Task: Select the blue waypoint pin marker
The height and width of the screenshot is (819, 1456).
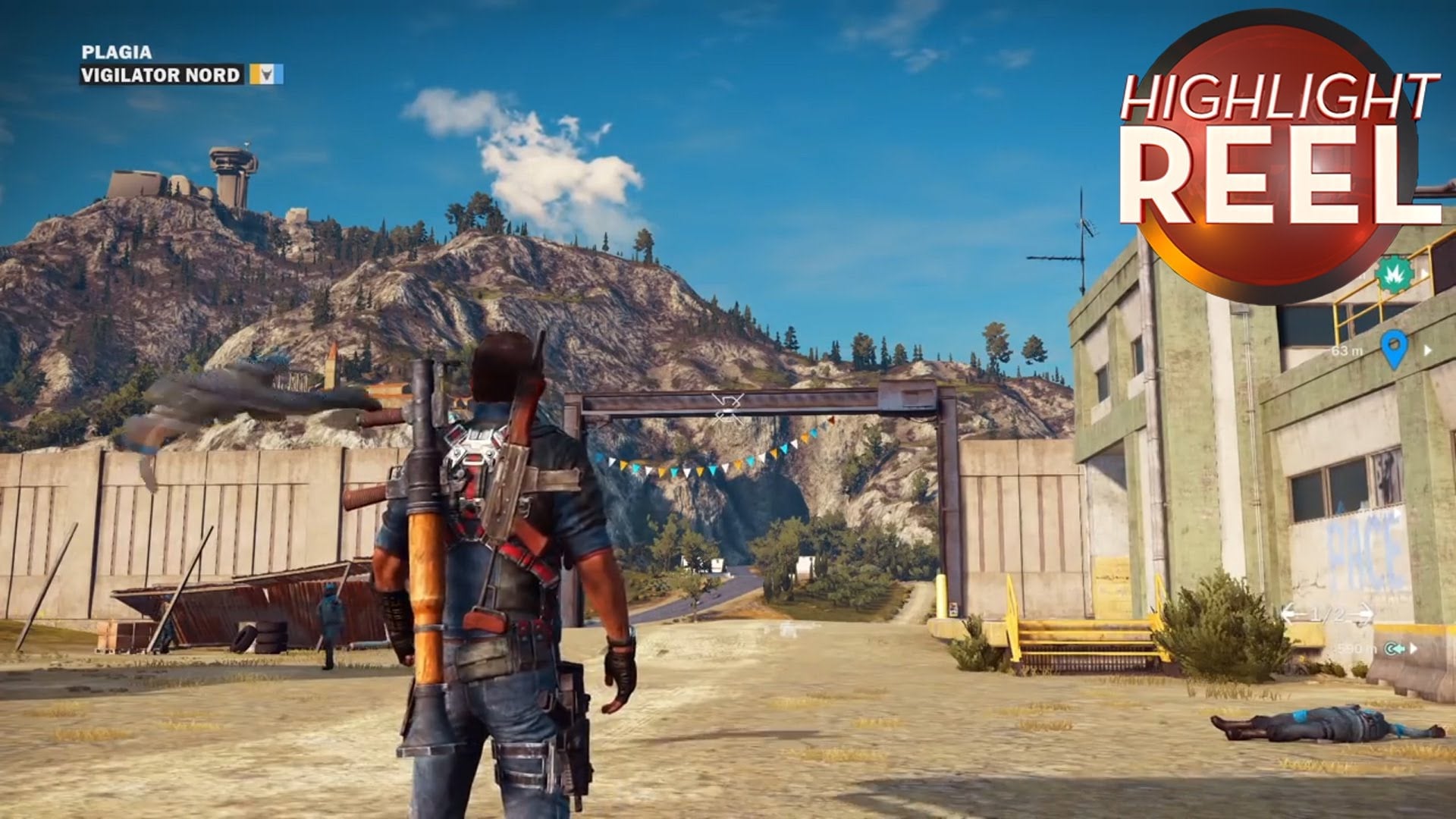Action: click(x=1394, y=348)
